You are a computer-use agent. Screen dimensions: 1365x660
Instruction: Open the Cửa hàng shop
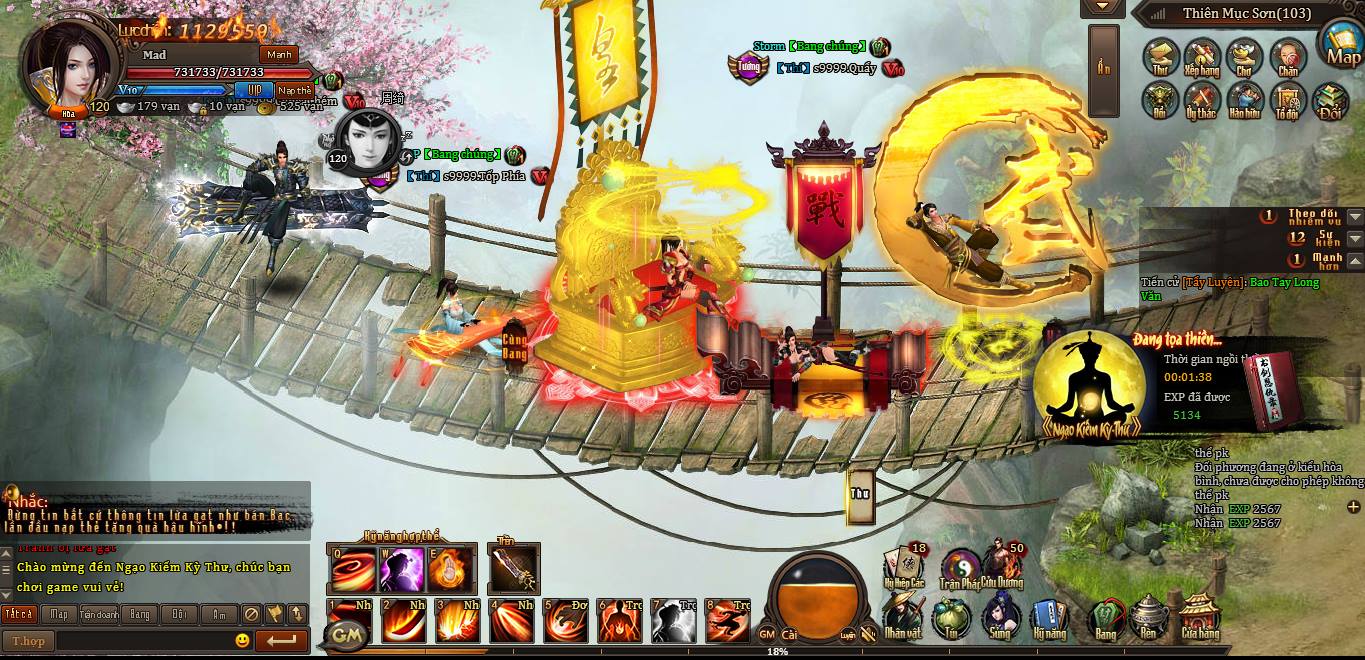pyautogui.click(x=1200, y=618)
